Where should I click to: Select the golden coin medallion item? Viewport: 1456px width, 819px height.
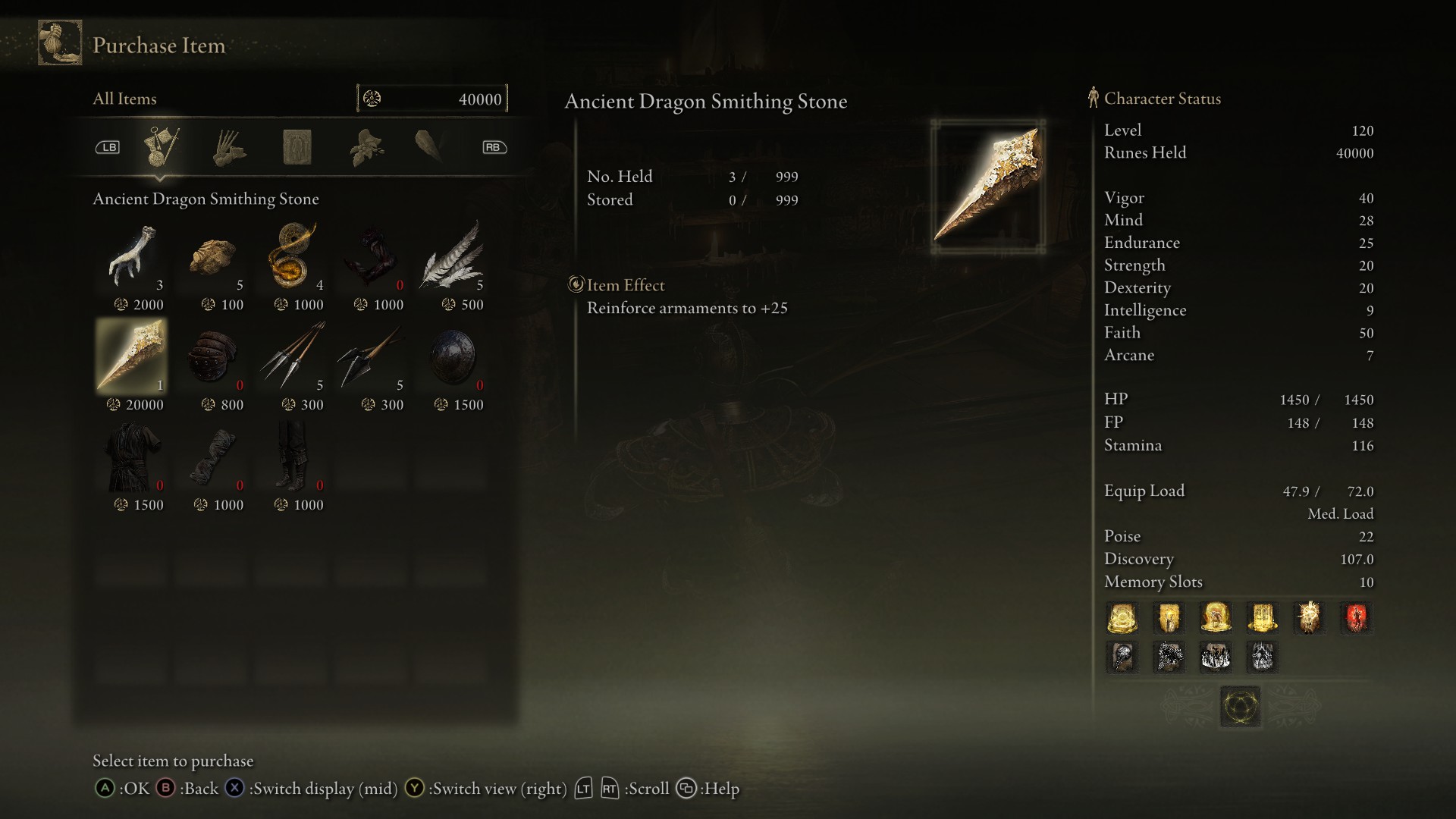[x=293, y=256]
